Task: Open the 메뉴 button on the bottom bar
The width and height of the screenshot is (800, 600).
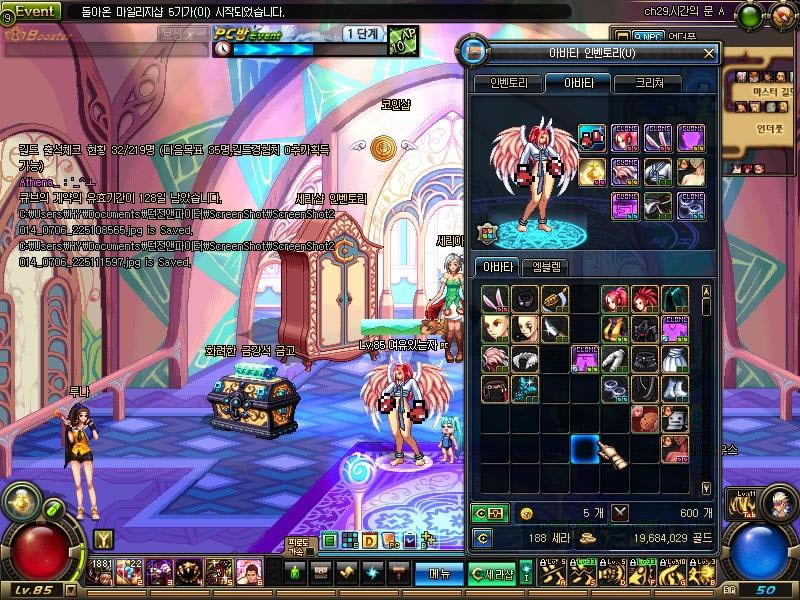Action: (x=439, y=573)
